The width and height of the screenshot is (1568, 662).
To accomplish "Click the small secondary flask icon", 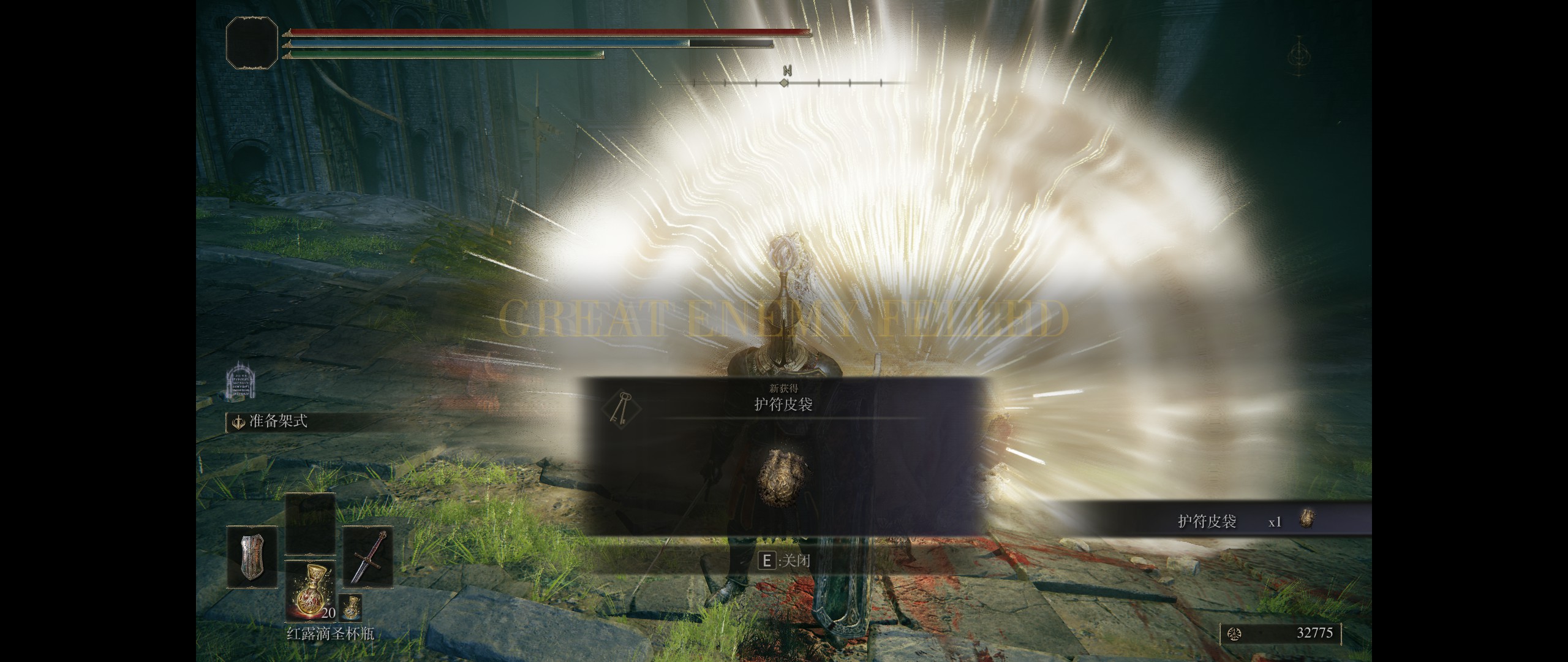I will click(x=350, y=607).
